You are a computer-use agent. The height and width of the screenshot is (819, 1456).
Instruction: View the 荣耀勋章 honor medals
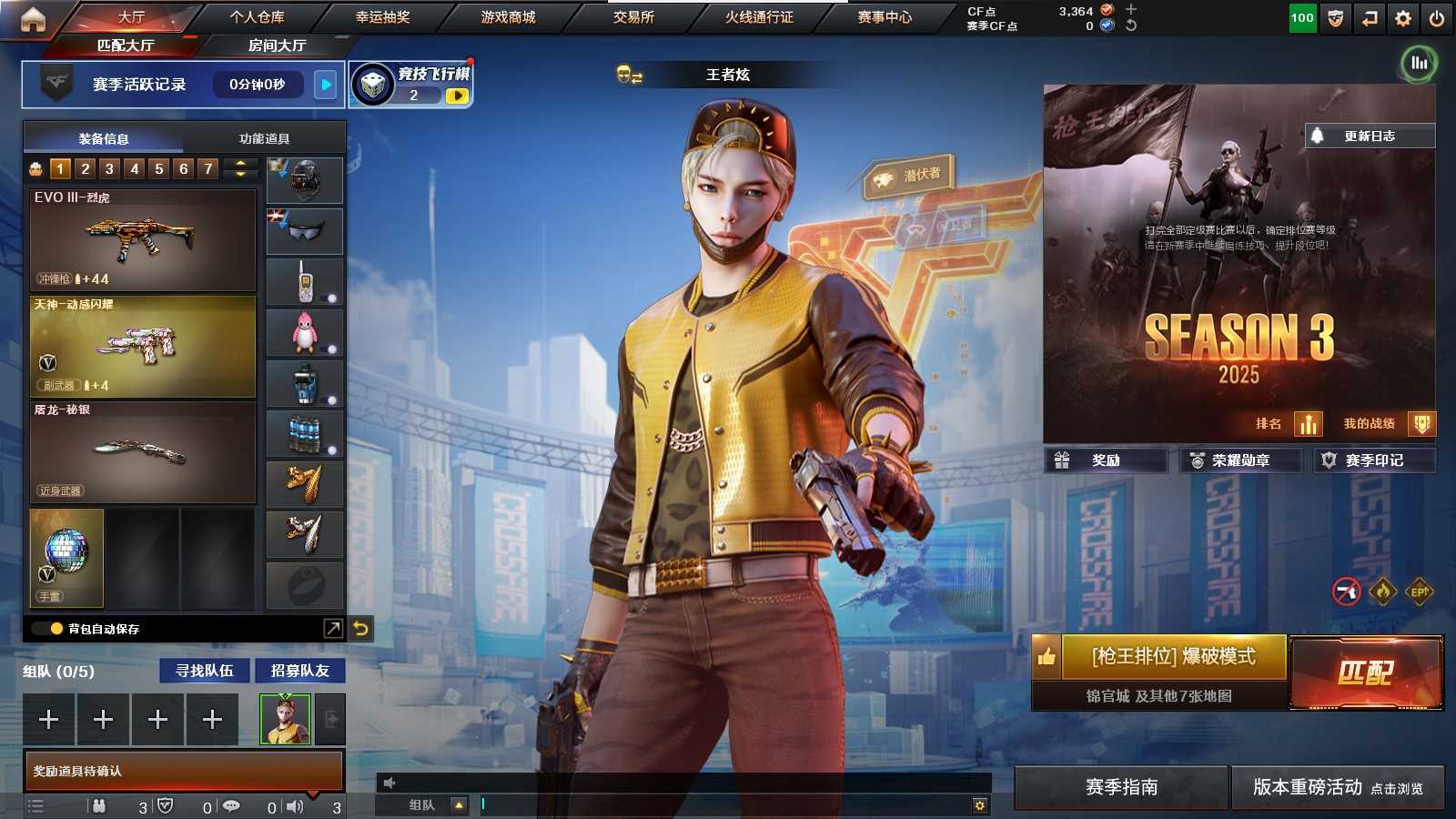[1240, 460]
